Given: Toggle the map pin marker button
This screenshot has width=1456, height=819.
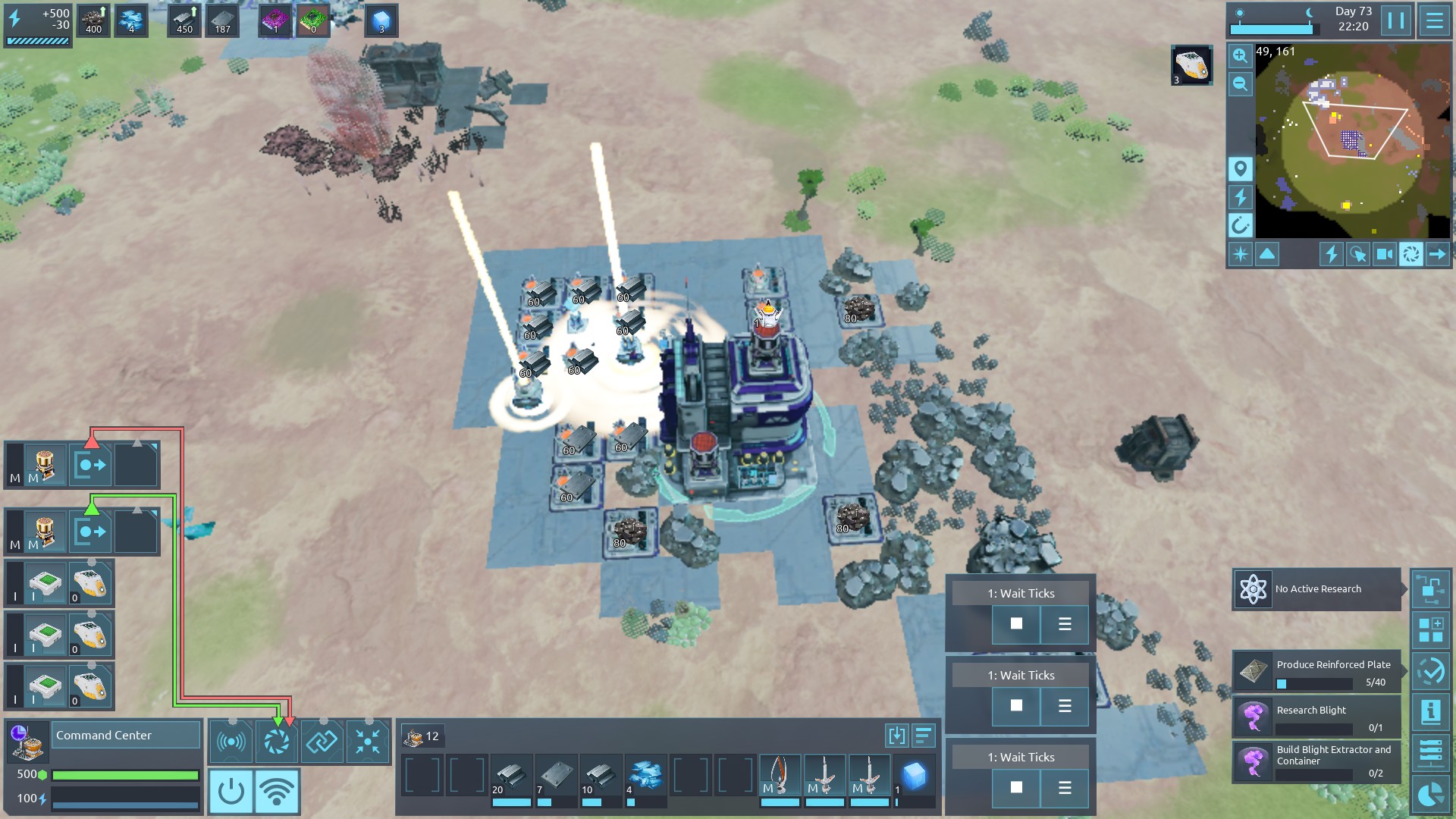Looking at the screenshot, I should pyautogui.click(x=1240, y=168).
